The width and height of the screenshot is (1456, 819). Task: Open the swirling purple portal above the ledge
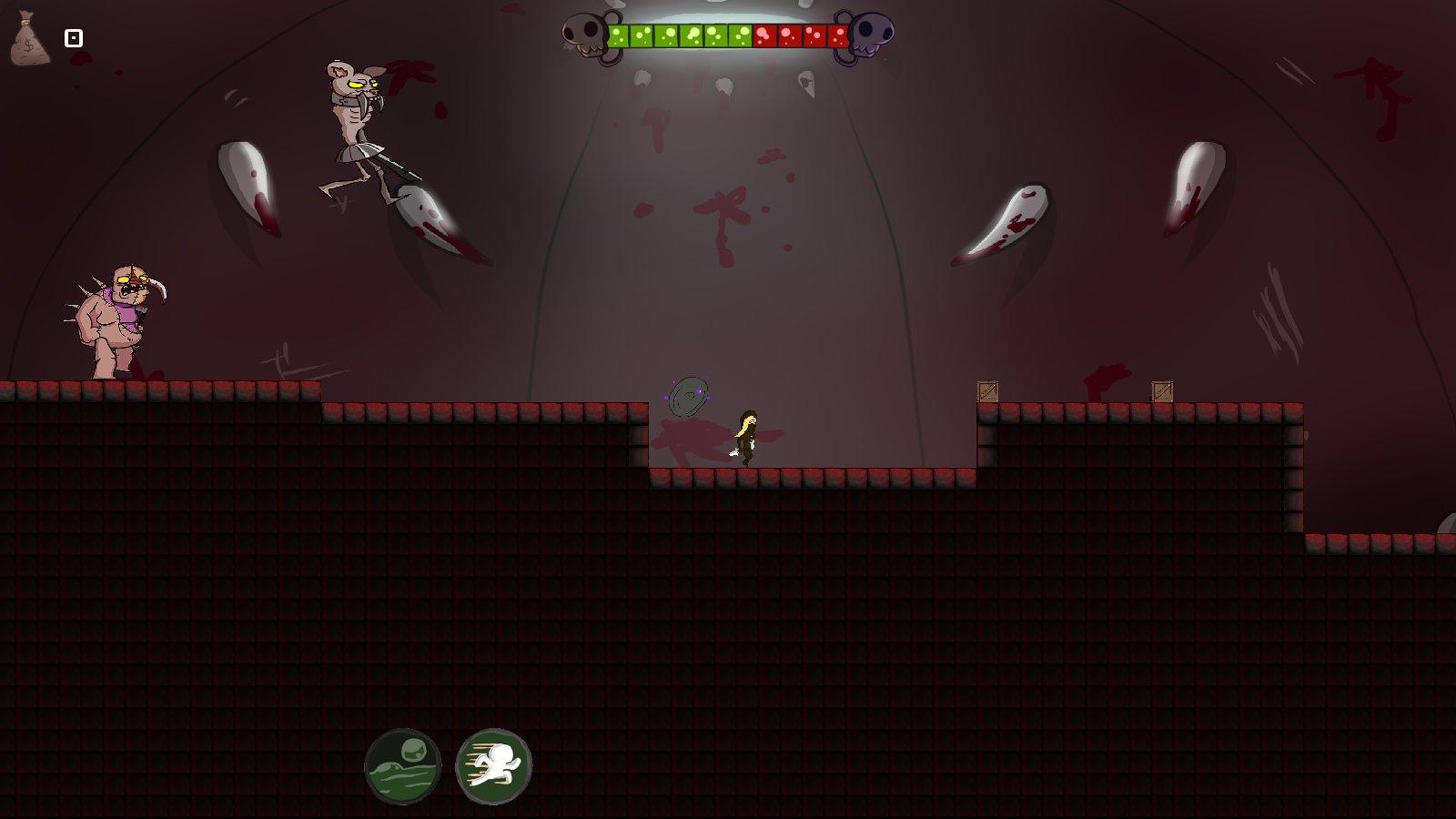pos(689,395)
